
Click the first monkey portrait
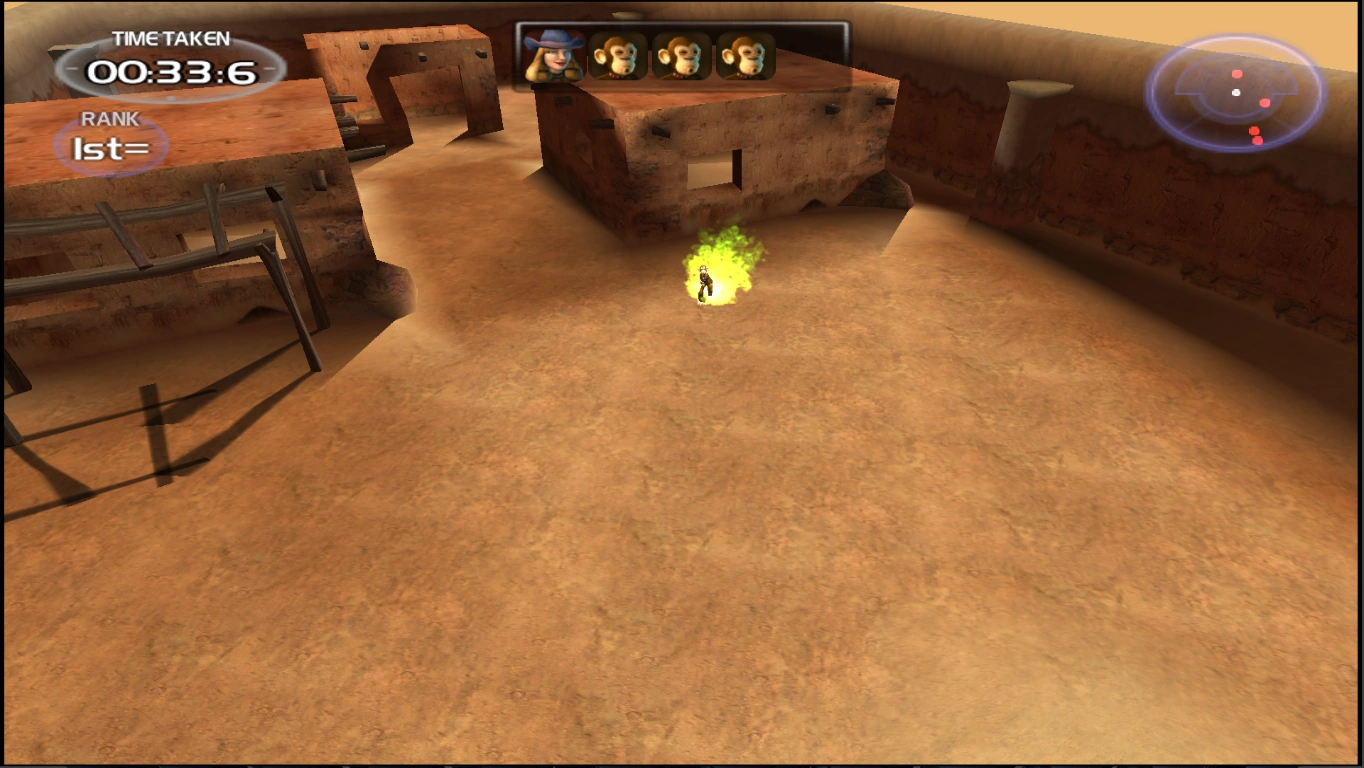(x=617, y=56)
